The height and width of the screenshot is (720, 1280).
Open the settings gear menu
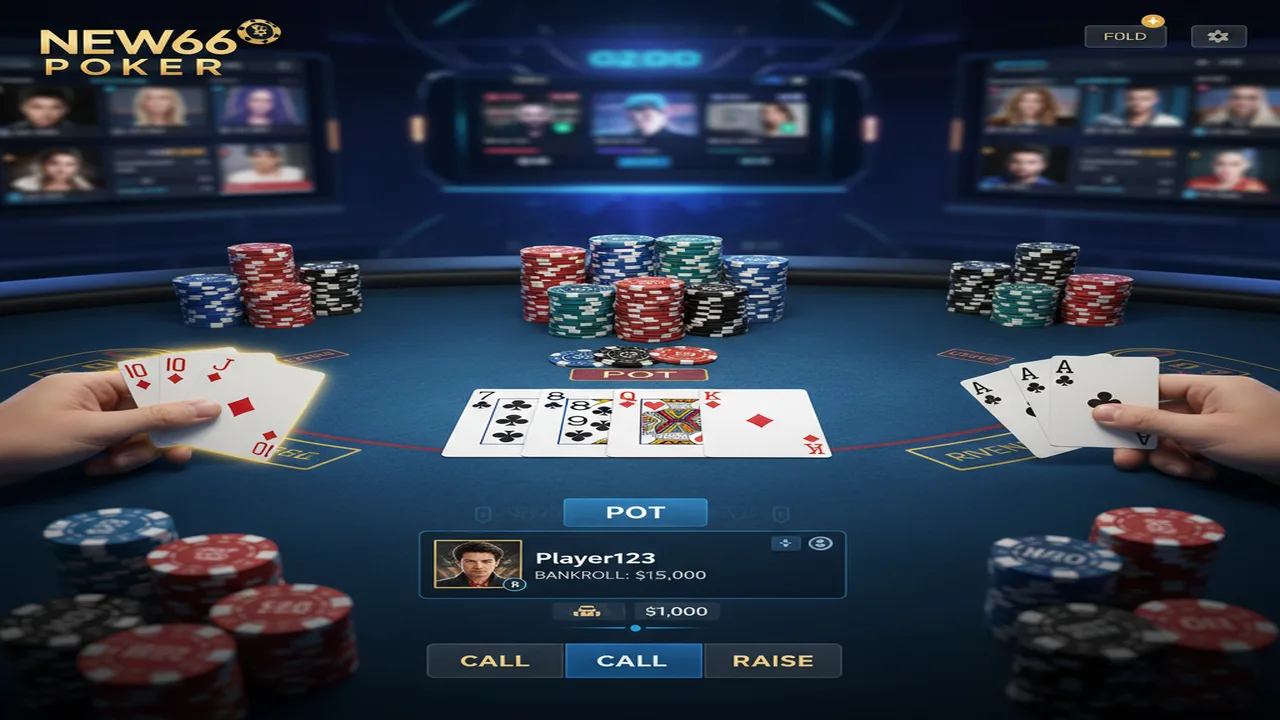pyautogui.click(x=1218, y=35)
